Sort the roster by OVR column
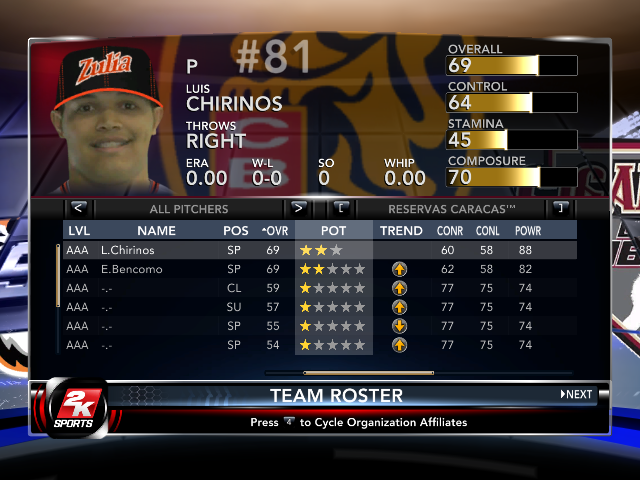The height and width of the screenshot is (480, 640). pos(272,231)
